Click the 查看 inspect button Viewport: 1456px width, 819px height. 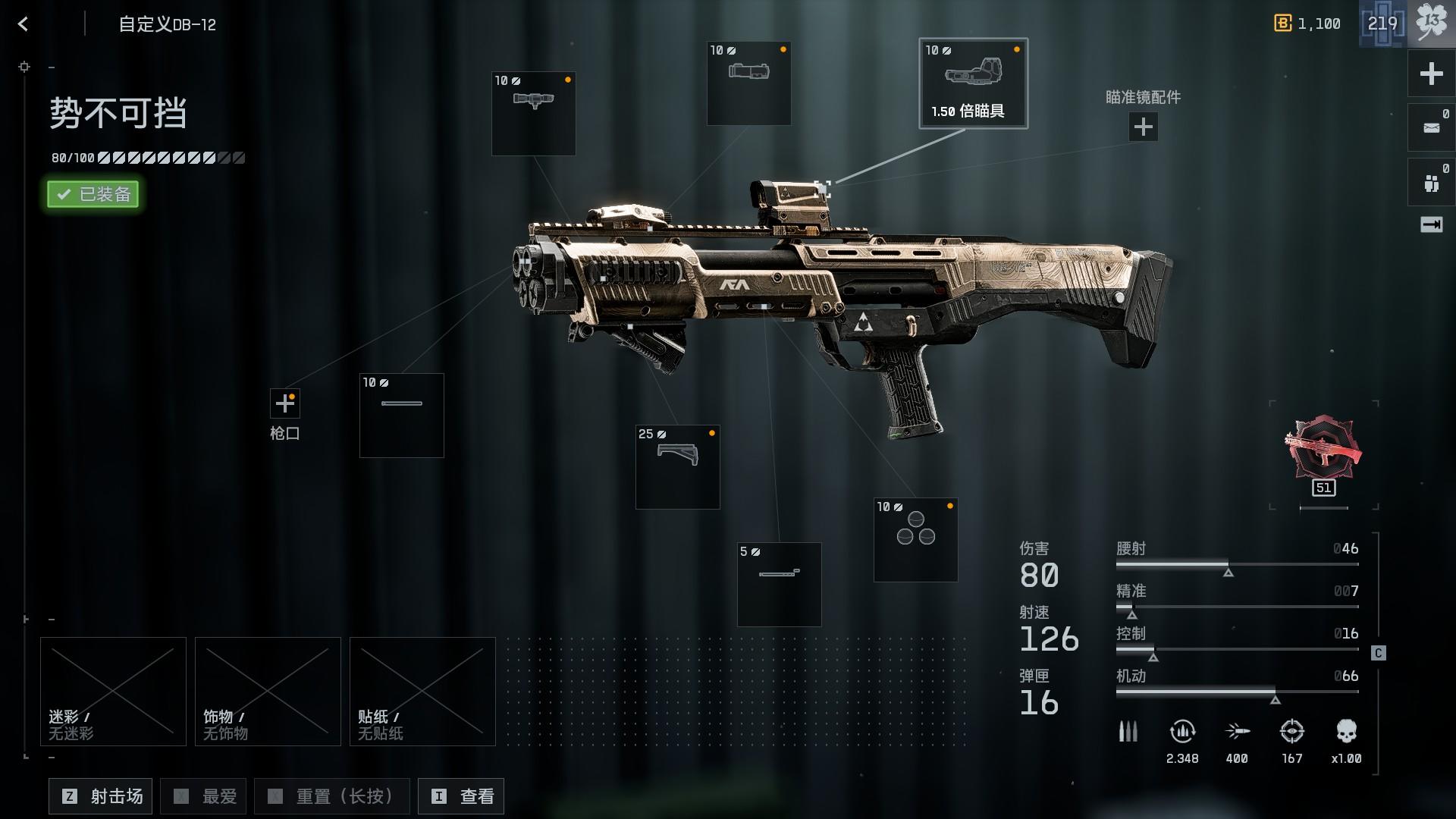461,796
